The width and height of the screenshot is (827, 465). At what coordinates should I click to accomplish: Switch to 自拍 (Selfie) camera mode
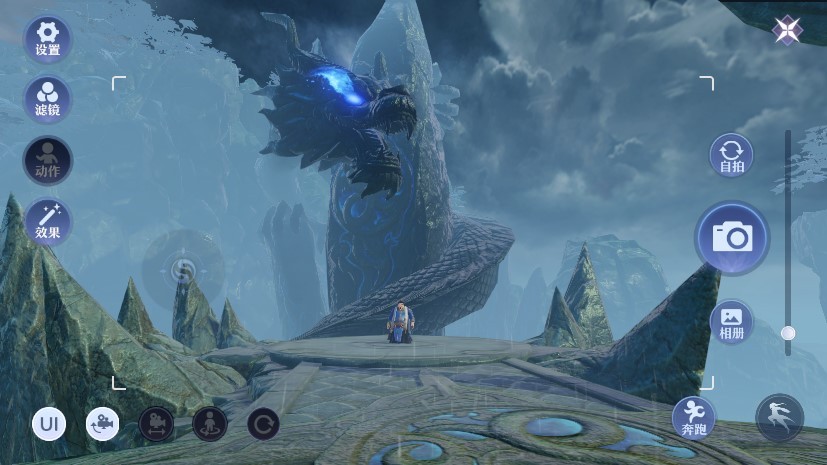pyautogui.click(x=732, y=155)
